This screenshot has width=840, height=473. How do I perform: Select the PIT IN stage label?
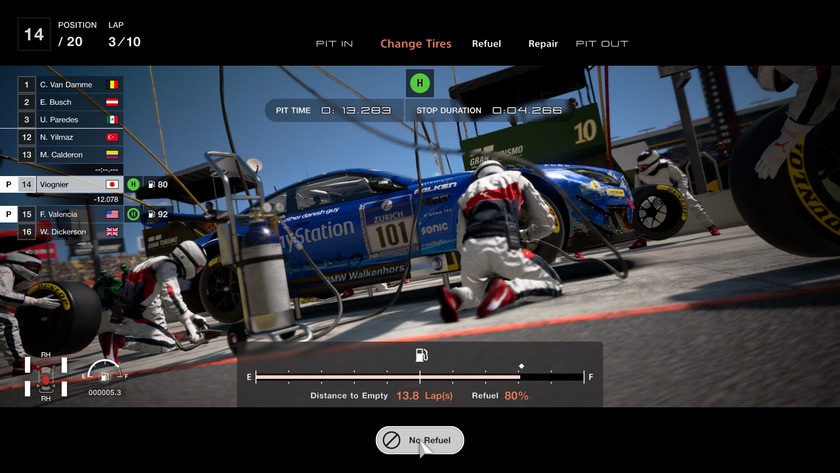point(334,44)
